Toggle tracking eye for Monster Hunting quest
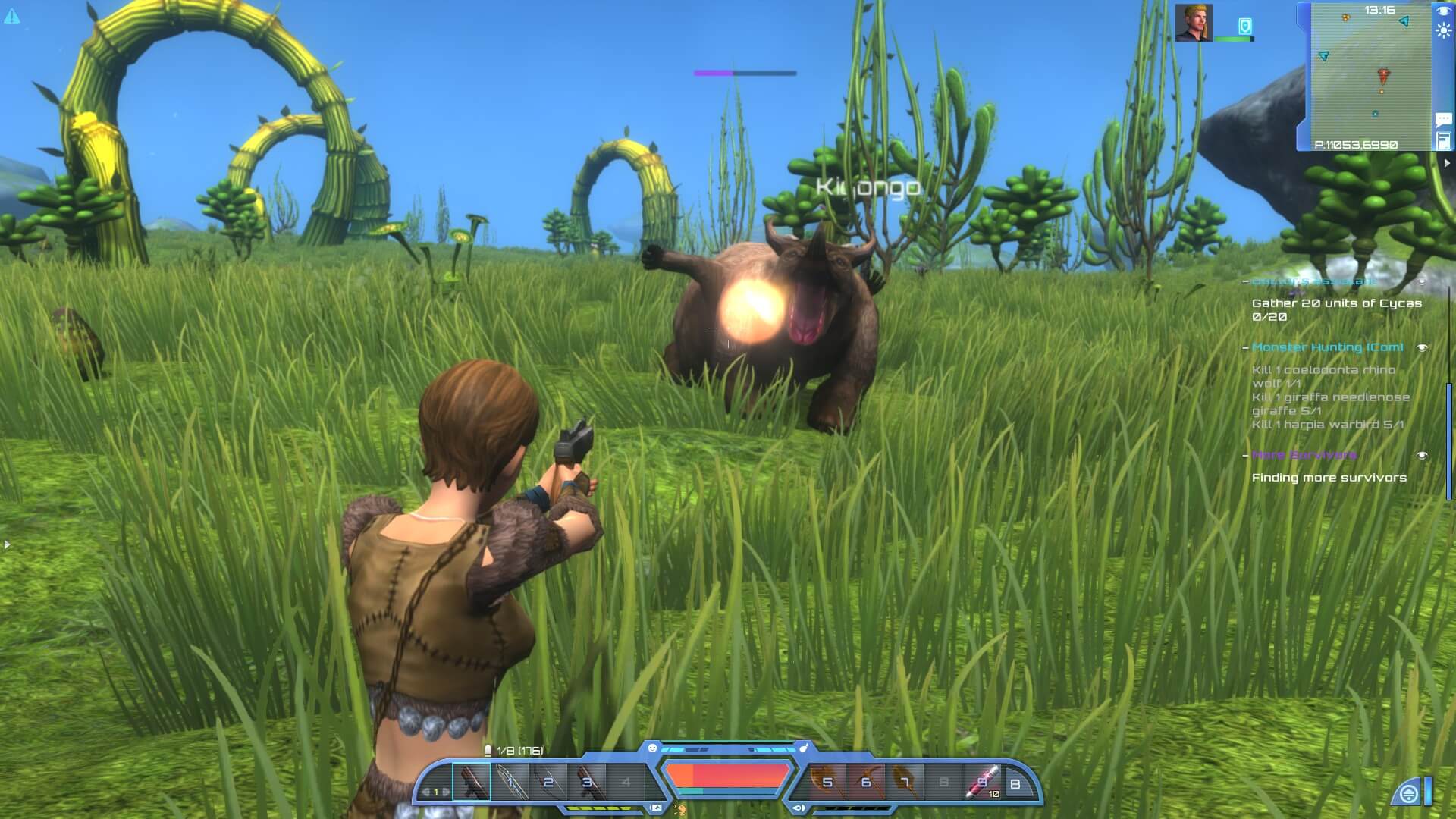1456x819 pixels. 1423,347
